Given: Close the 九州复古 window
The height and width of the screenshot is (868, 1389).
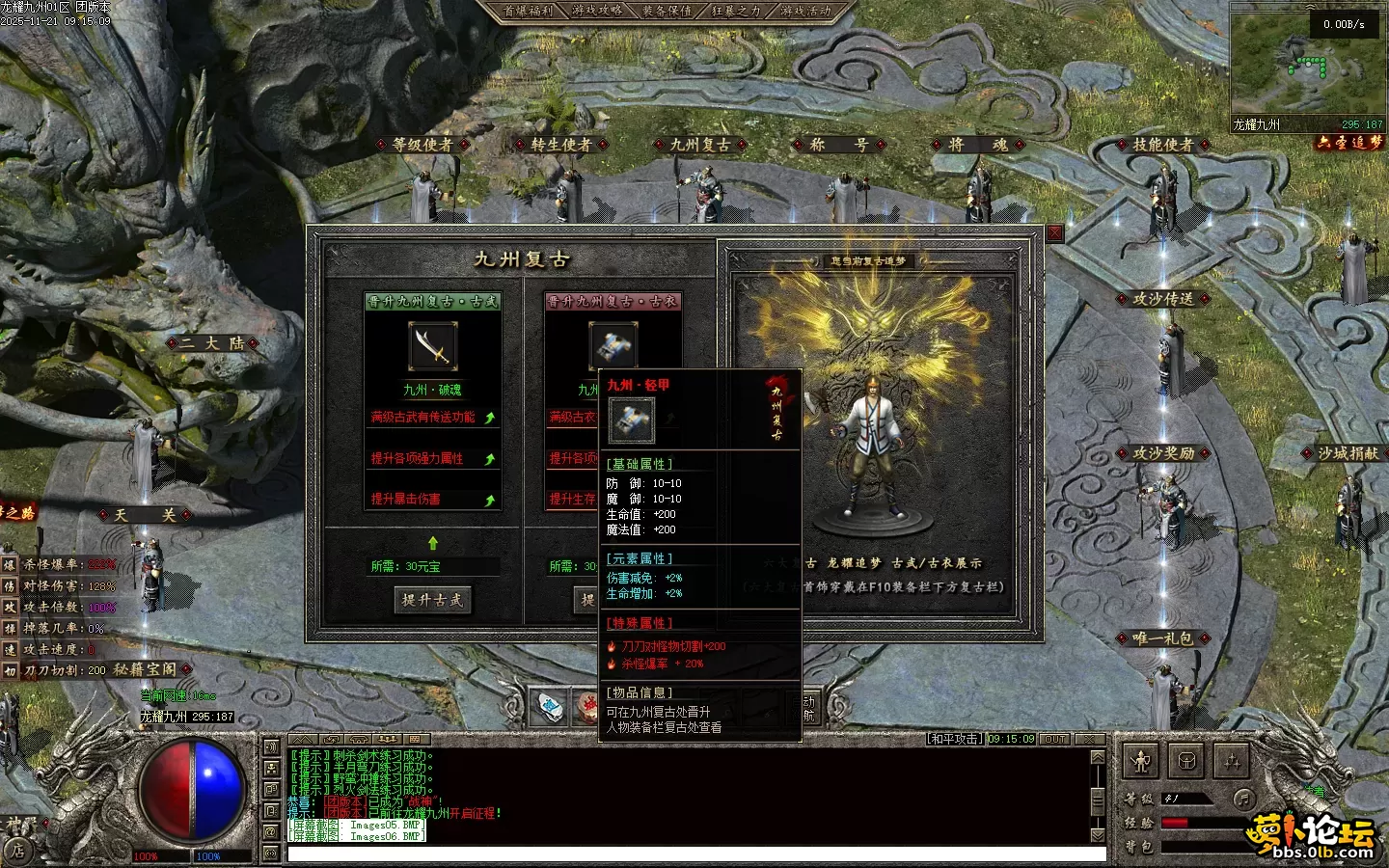Looking at the screenshot, I should 1054,233.
